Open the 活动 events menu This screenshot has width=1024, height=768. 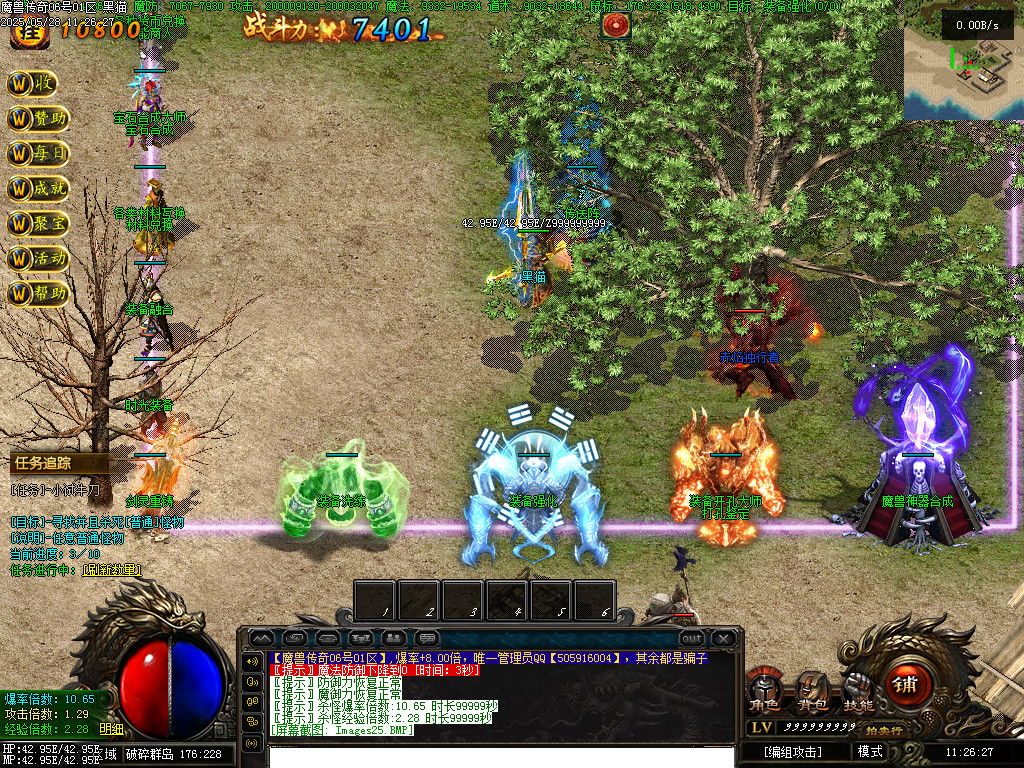tap(38, 258)
